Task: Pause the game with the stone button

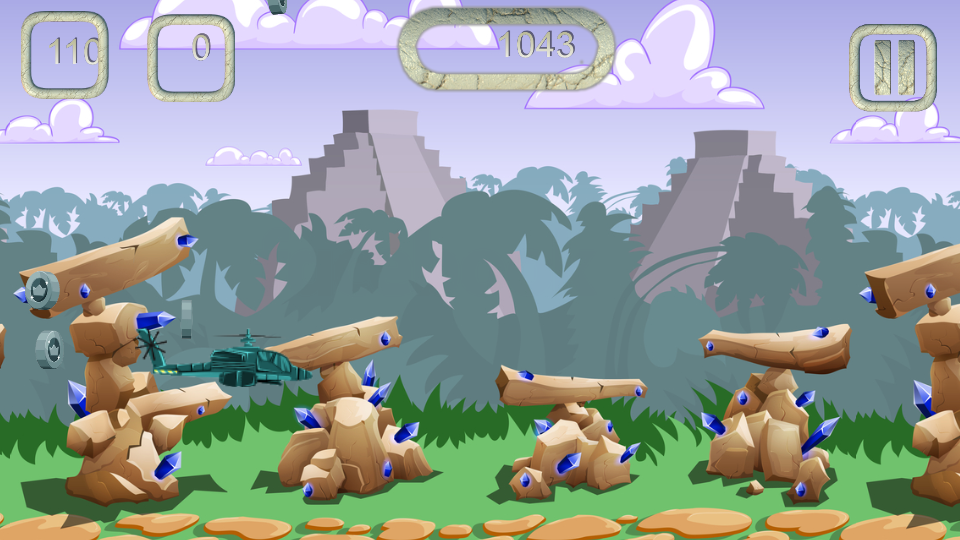Action: click(893, 67)
